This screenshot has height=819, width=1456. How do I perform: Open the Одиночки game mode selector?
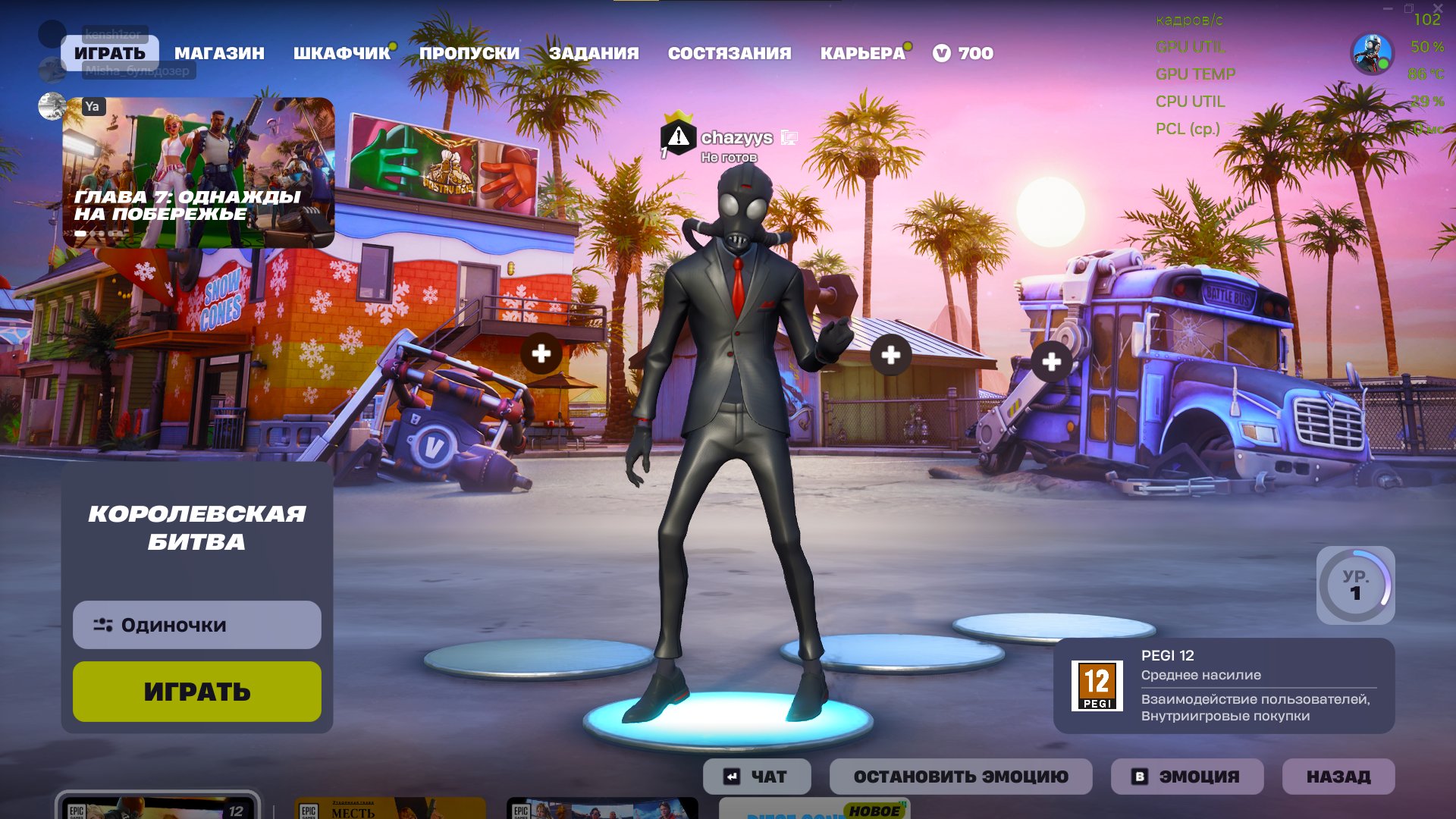196,625
